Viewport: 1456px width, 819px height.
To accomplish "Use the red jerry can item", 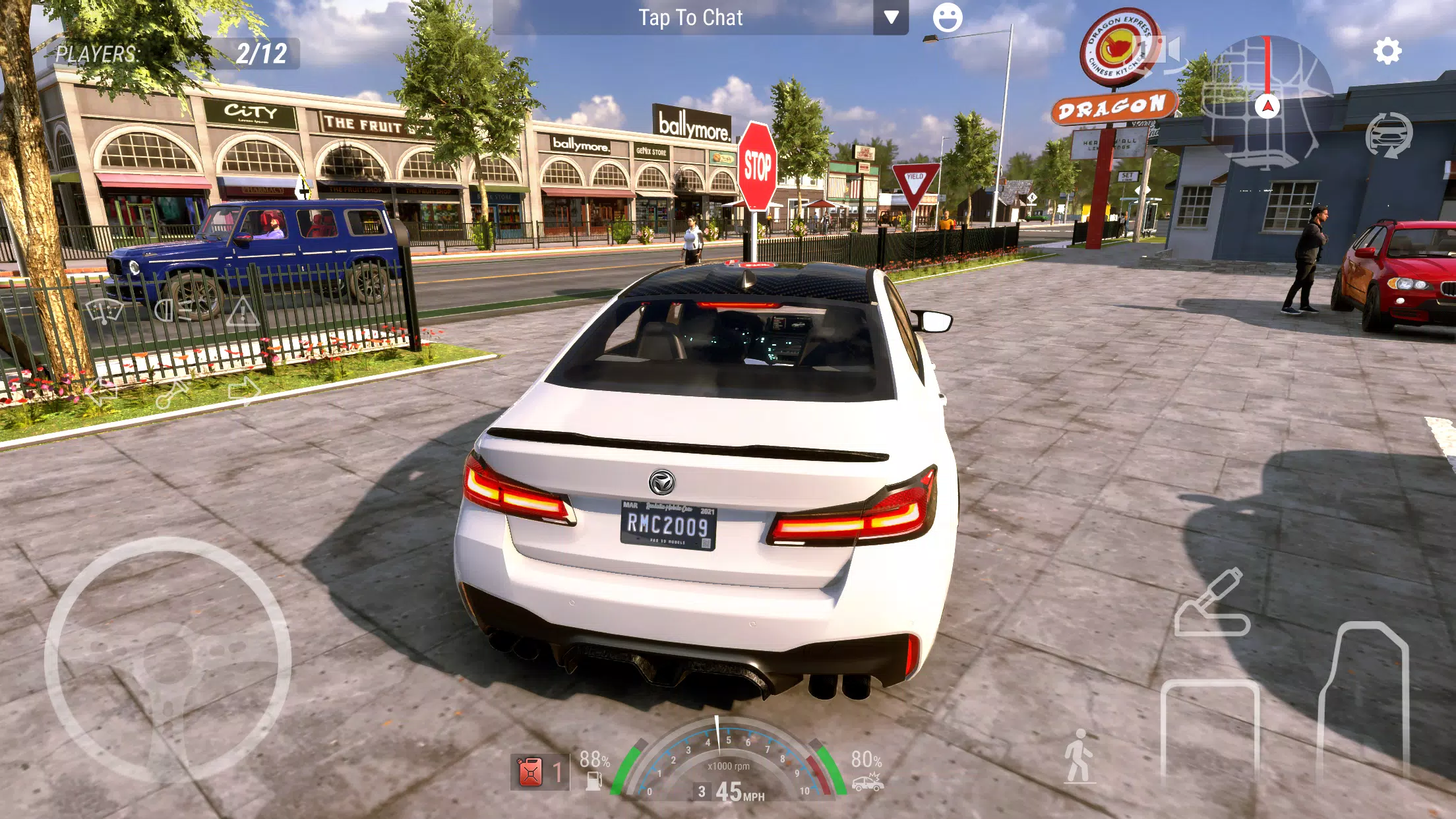I will [530, 772].
